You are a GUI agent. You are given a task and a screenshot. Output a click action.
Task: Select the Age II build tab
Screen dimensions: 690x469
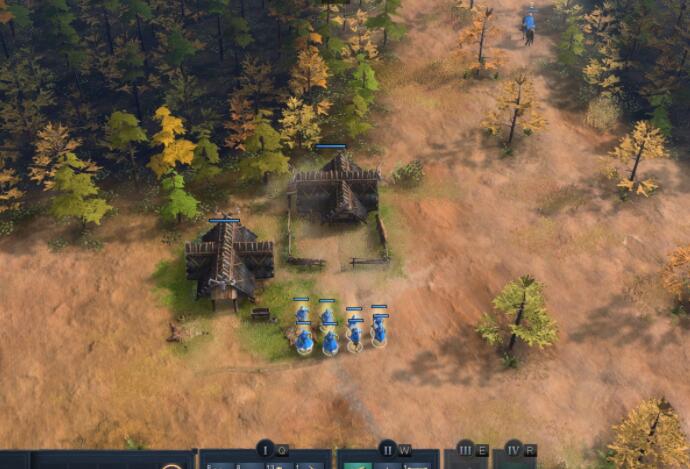[x=387, y=449]
